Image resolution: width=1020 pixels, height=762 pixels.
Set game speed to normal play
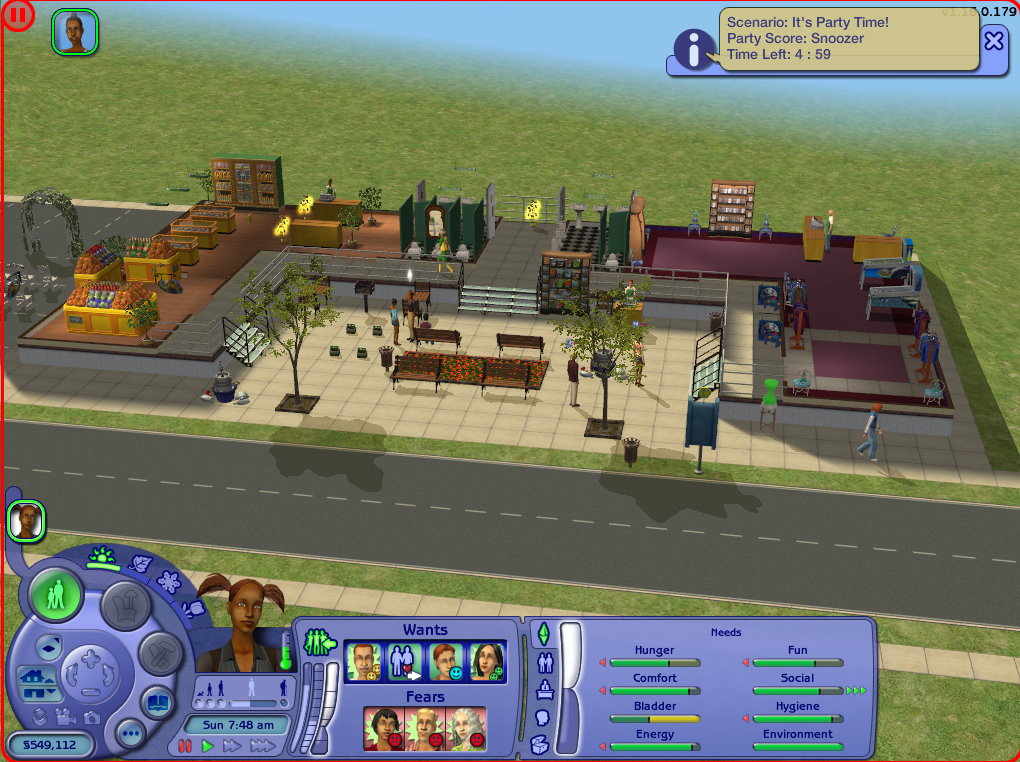[208, 746]
